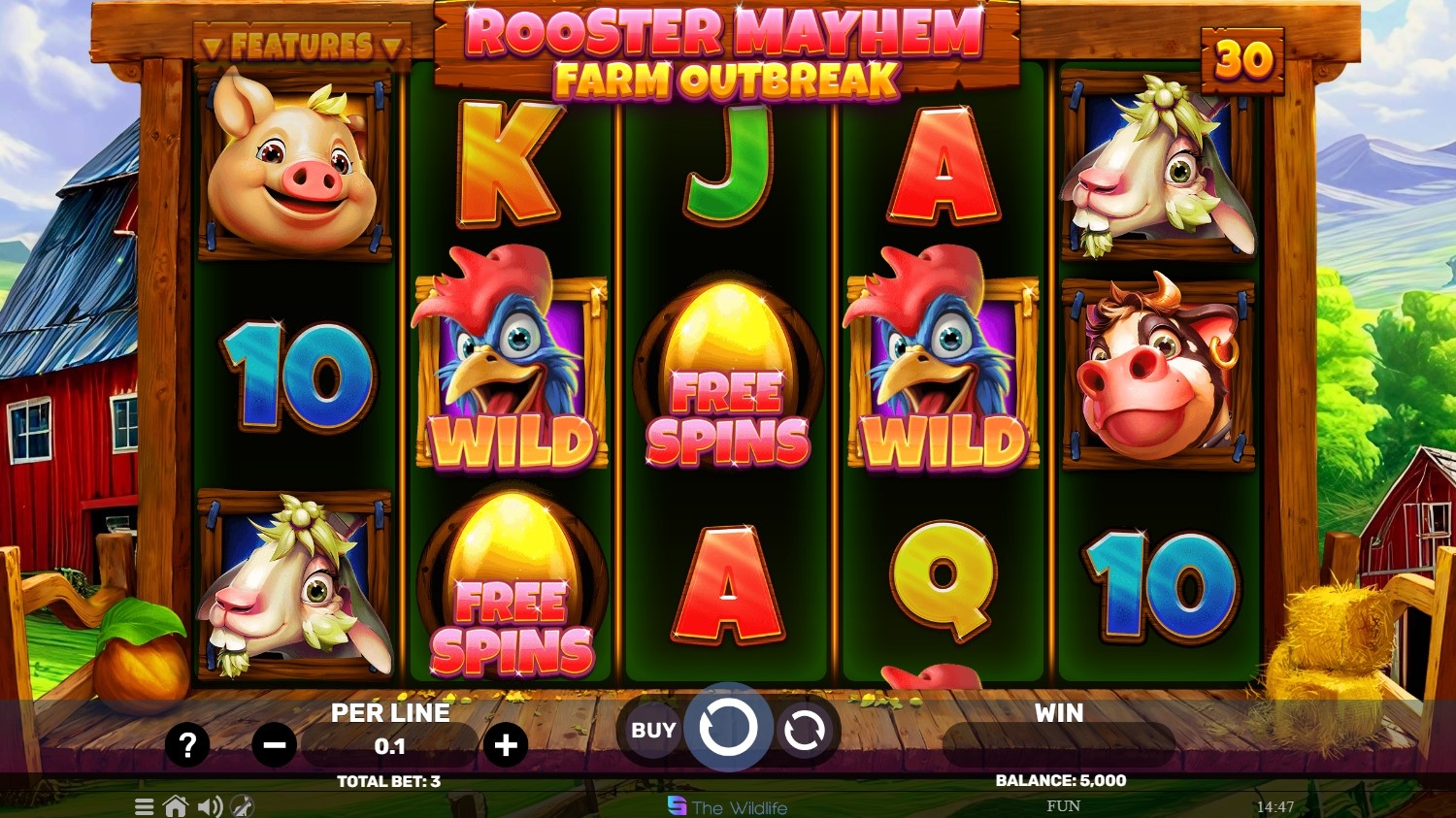
Task: Open the hamburger menu
Action: pos(145,806)
